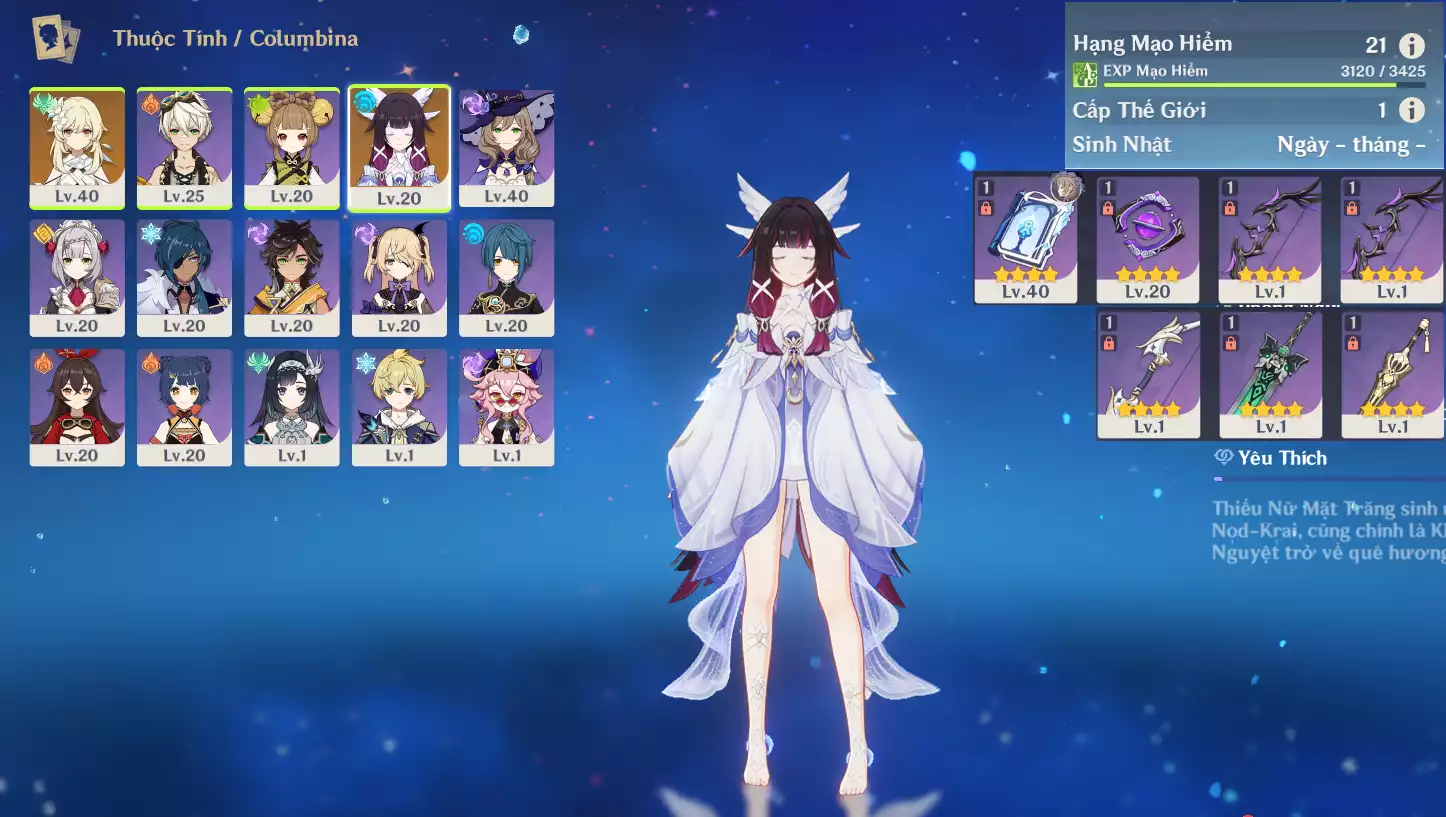Select the blue book catalyst at Lv.40

pos(1026,240)
